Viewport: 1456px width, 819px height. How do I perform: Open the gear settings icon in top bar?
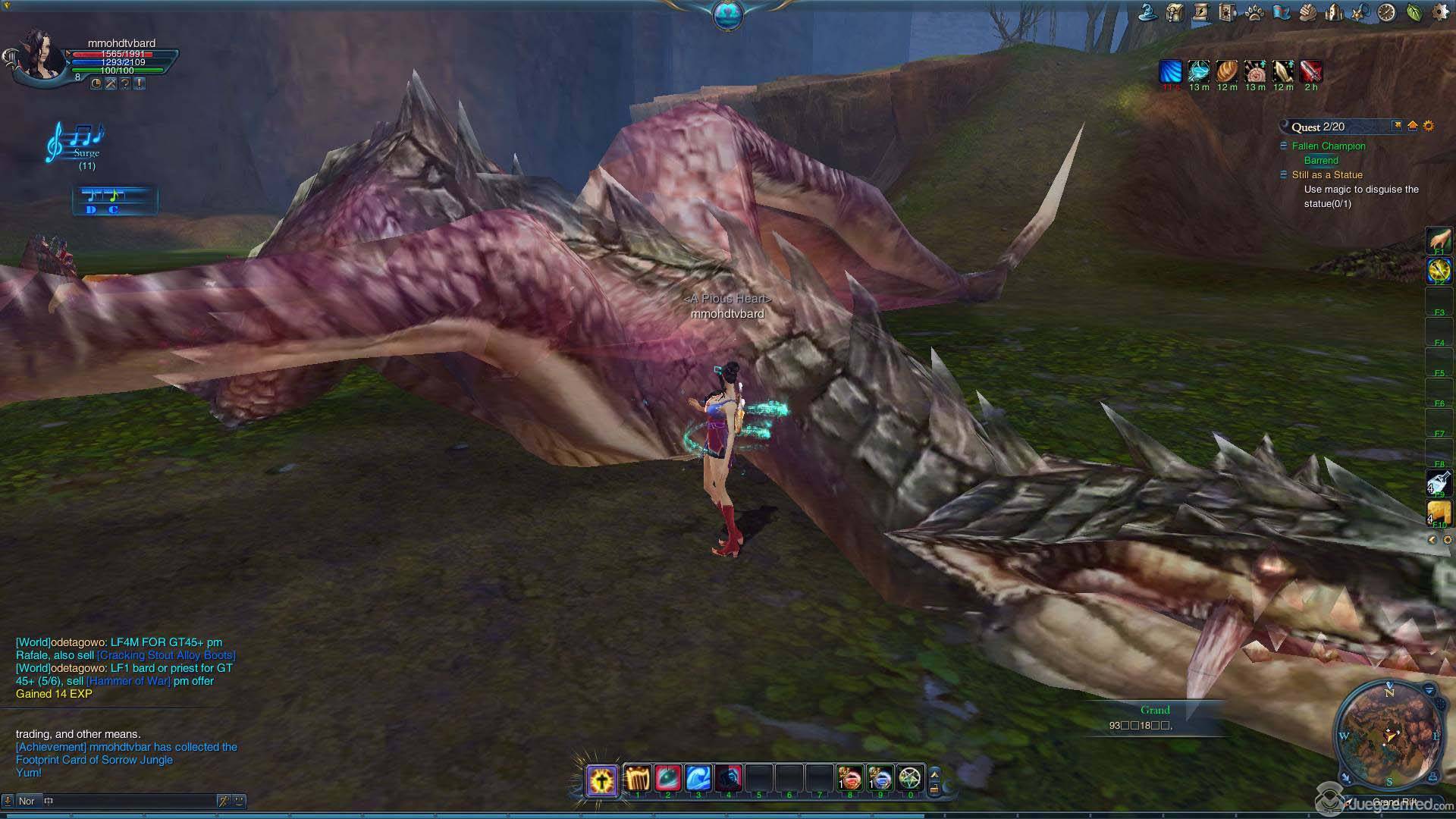tap(1440, 12)
